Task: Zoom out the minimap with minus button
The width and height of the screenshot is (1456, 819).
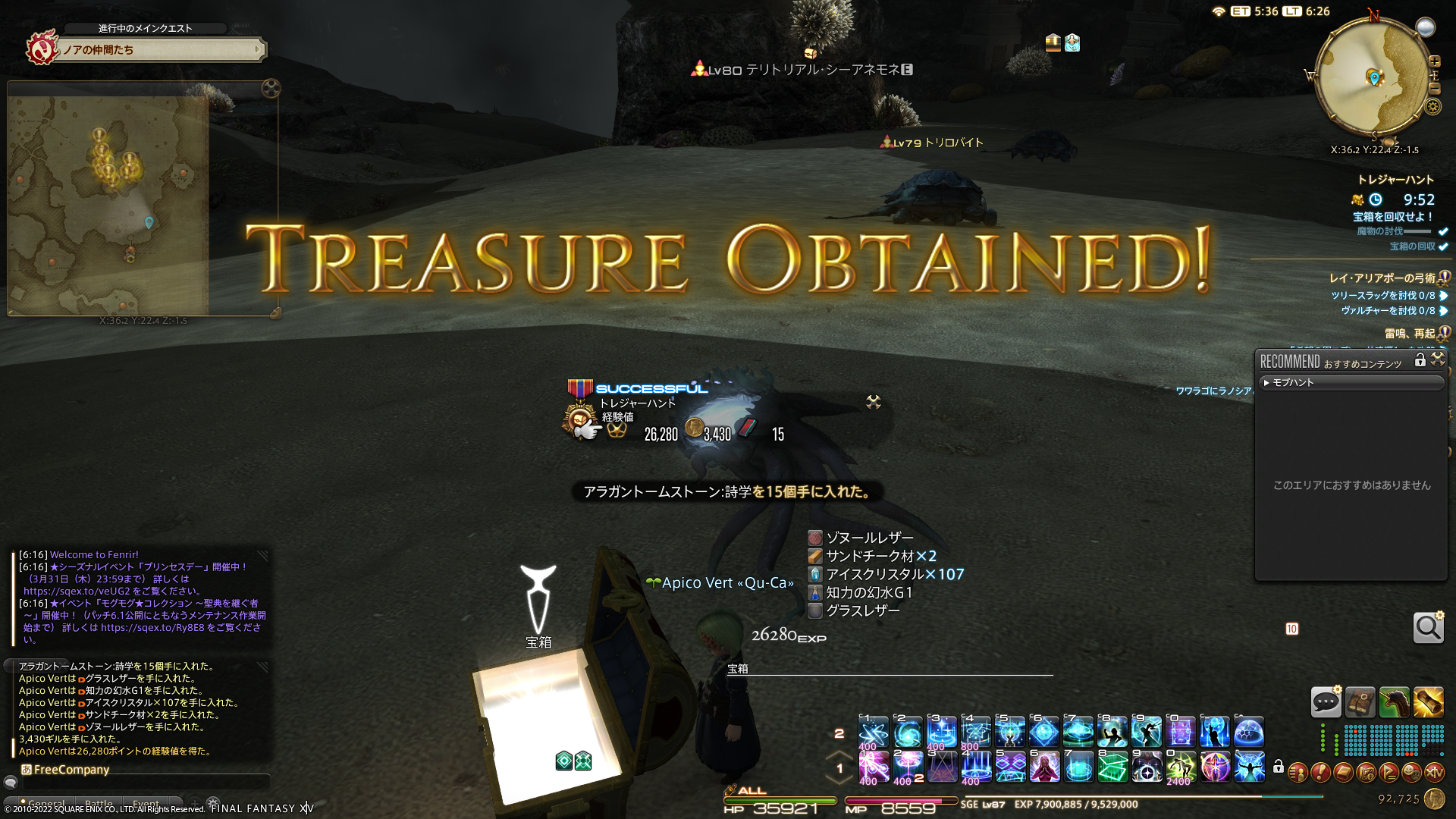Action: coord(1434,89)
